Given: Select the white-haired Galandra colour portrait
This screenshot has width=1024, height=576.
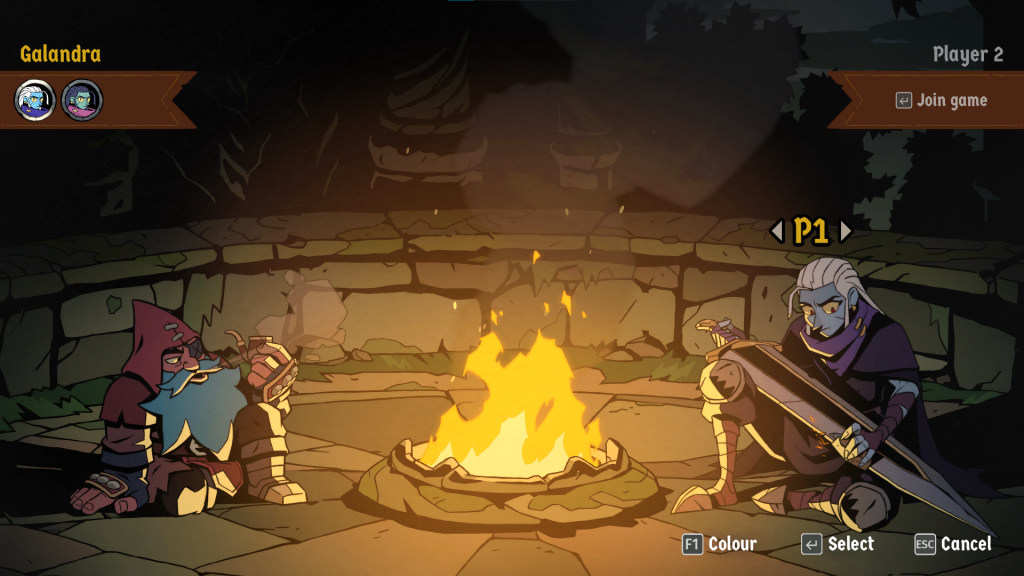Looking at the screenshot, I should (35, 100).
